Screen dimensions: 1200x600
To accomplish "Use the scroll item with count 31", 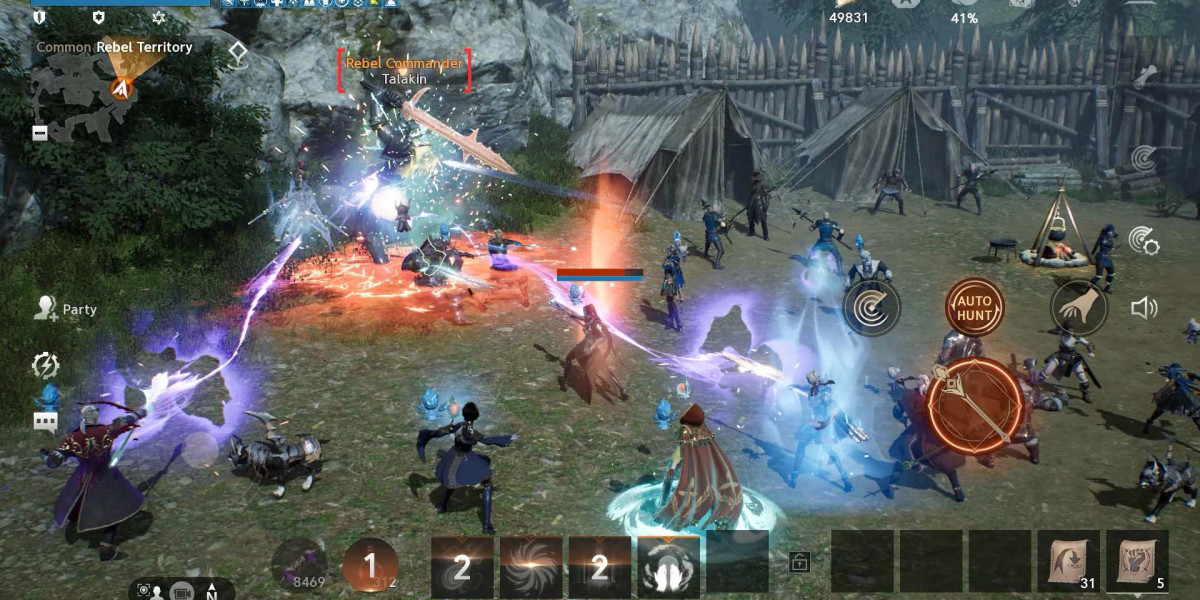I will (1069, 563).
